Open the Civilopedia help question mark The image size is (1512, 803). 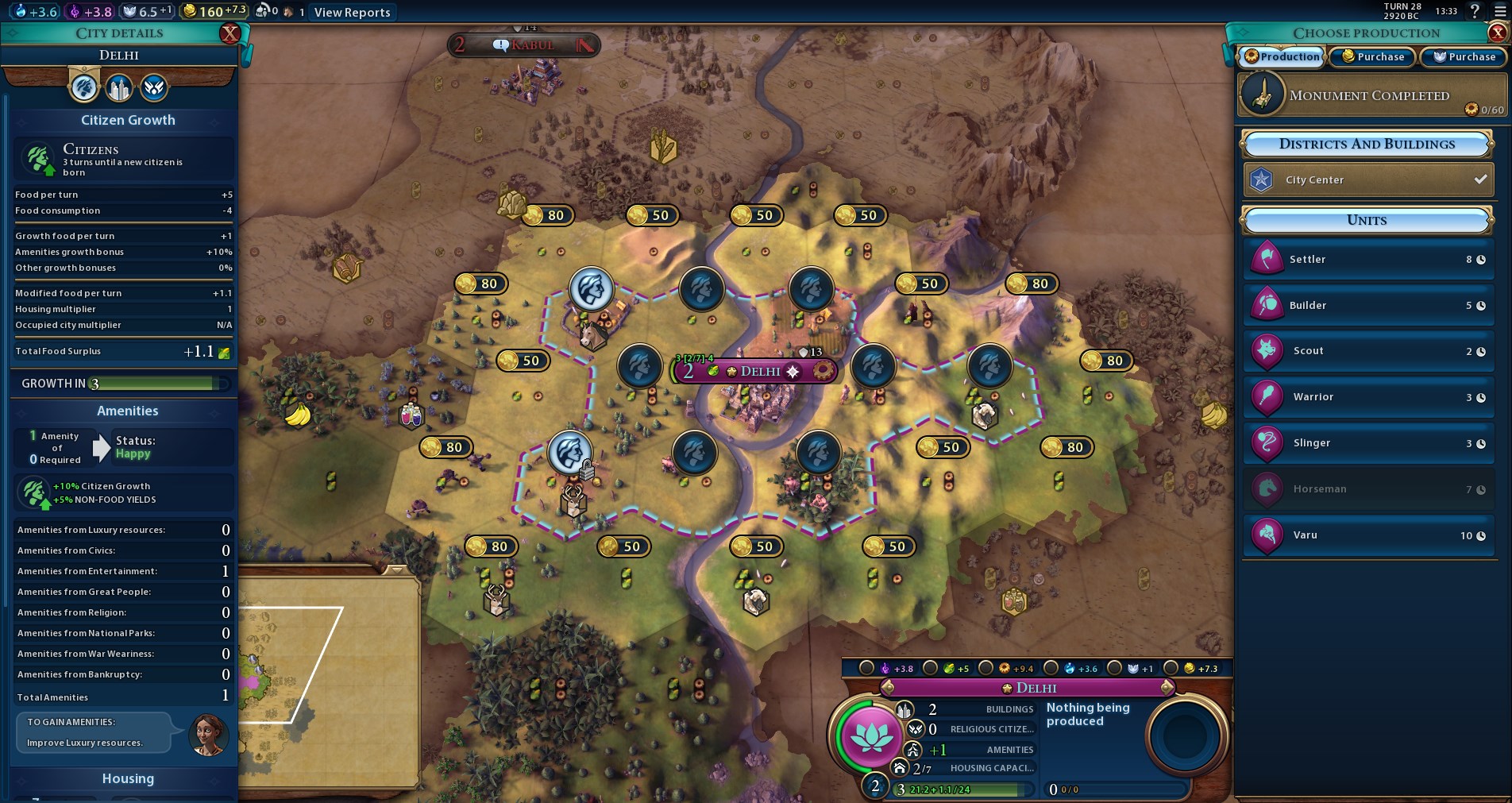tap(1475, 11)
